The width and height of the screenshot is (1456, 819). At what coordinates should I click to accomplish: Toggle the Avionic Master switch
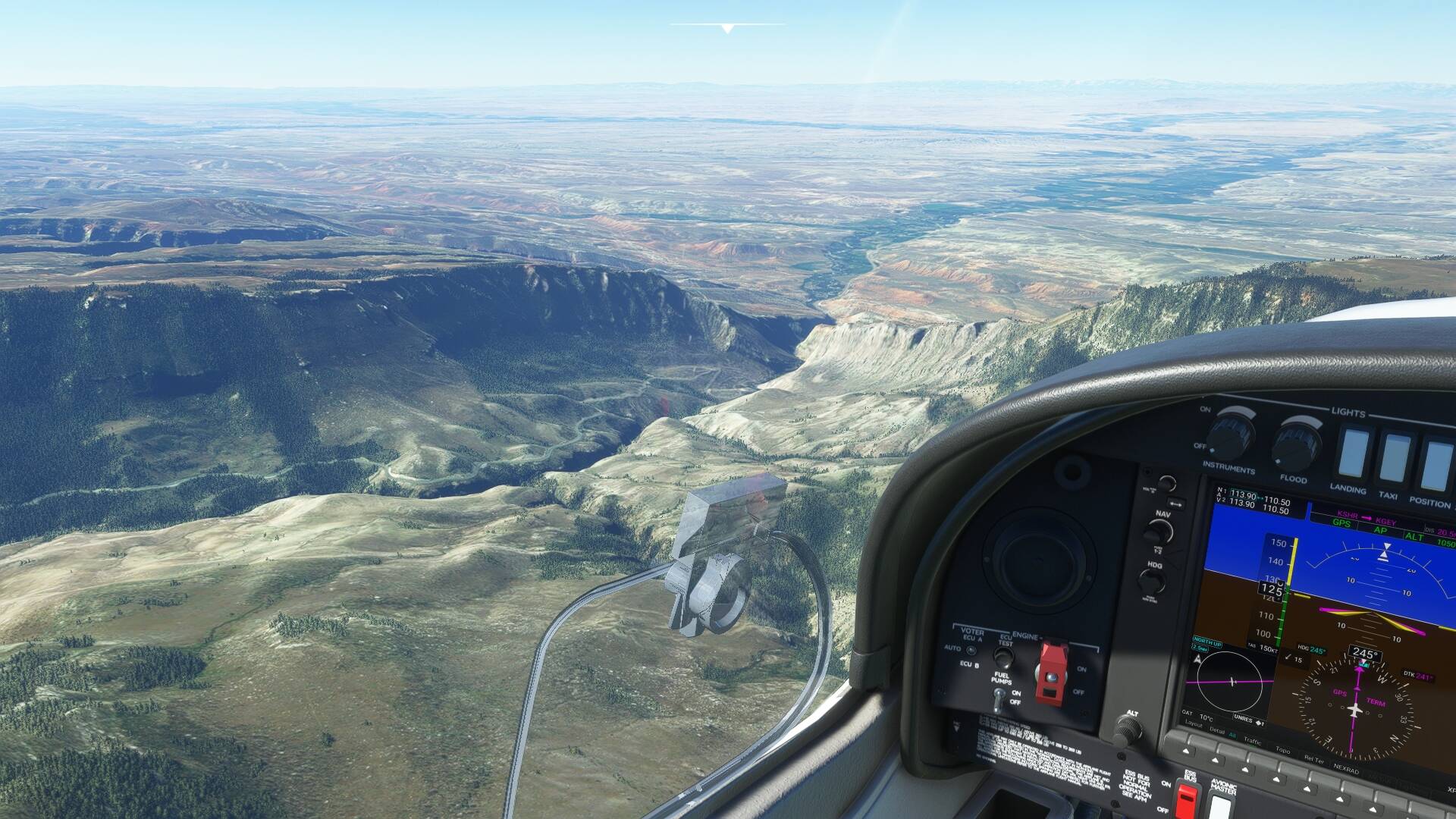(x=1219, y=805)
